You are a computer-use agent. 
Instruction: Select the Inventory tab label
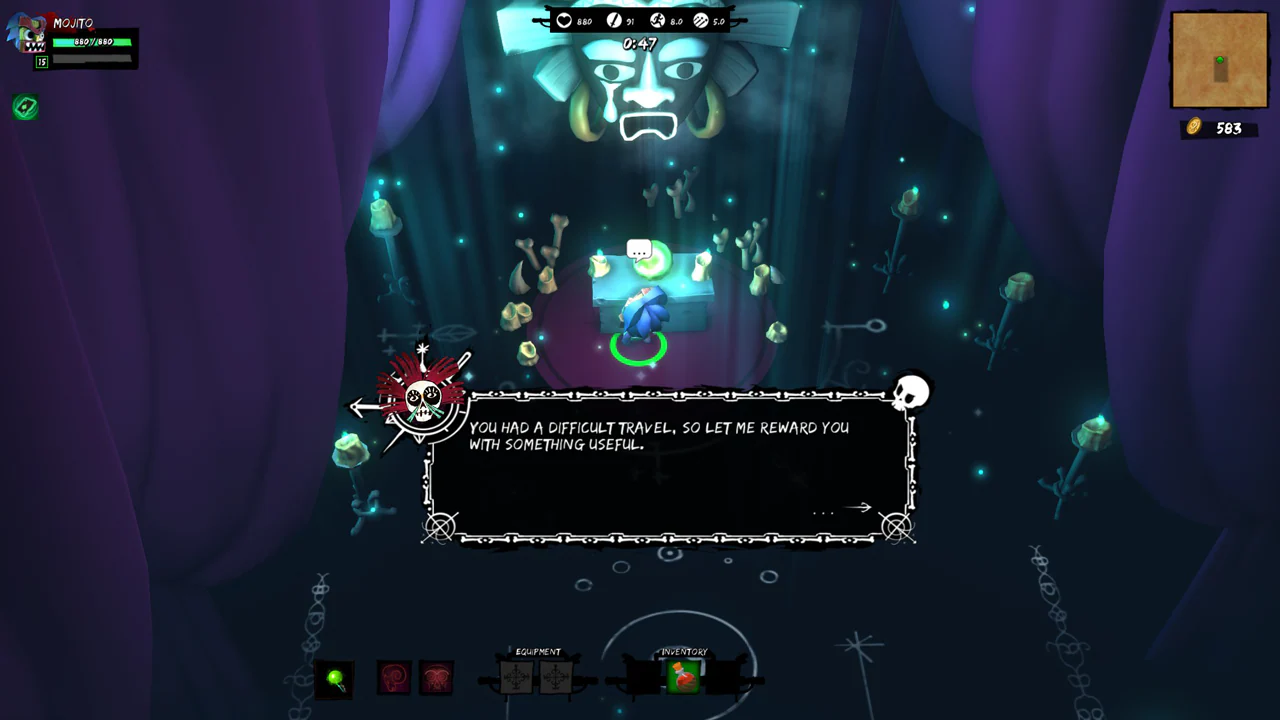coord(684,652)
